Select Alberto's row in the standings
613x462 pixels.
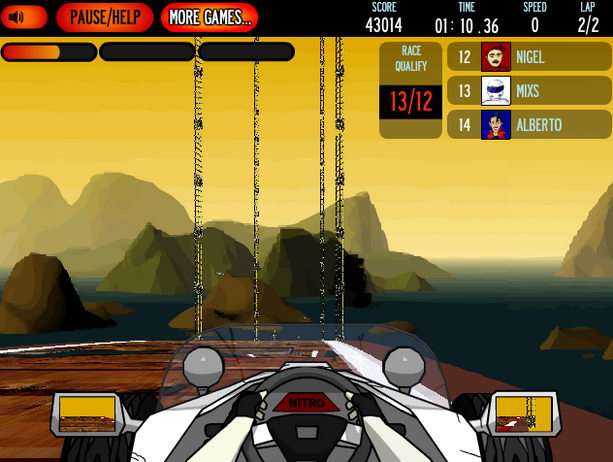point(529,125)
